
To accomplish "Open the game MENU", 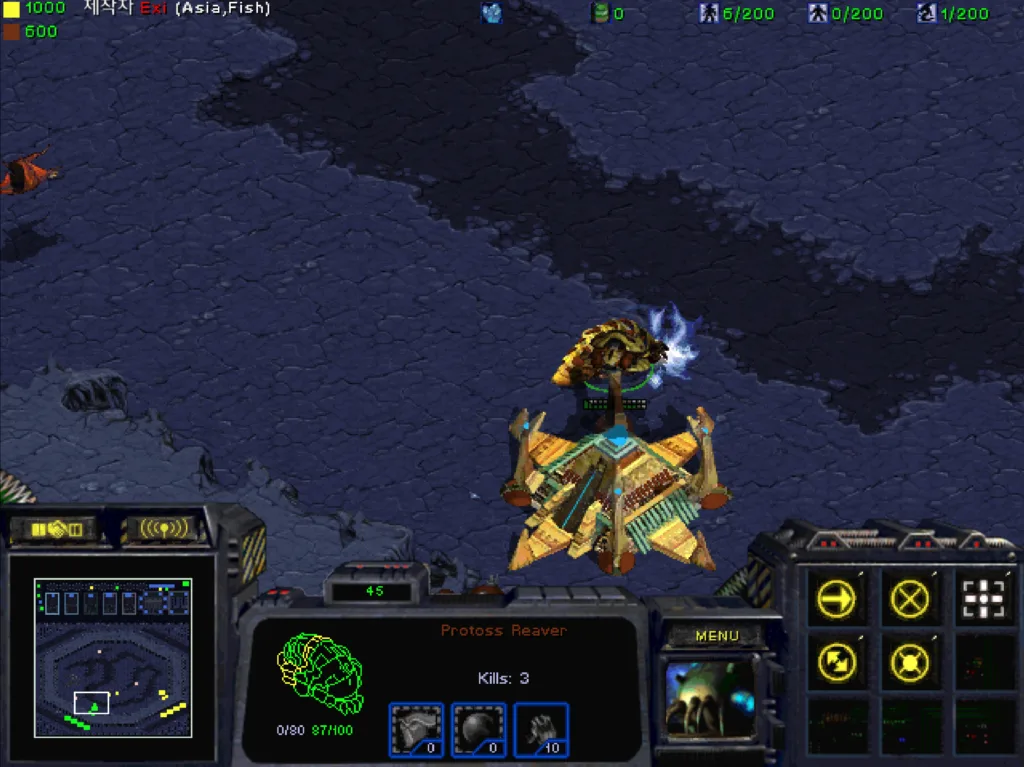I will coord(716,636).
